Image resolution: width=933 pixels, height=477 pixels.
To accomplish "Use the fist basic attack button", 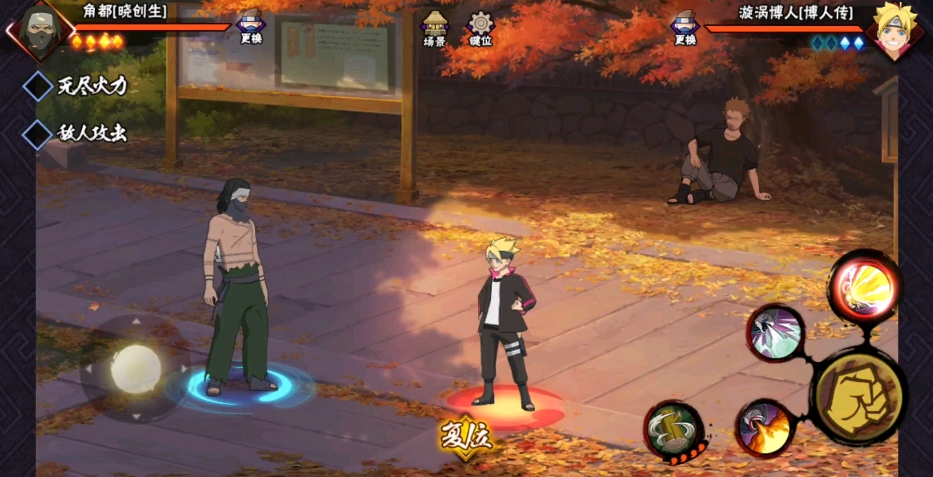I will 859,397.
